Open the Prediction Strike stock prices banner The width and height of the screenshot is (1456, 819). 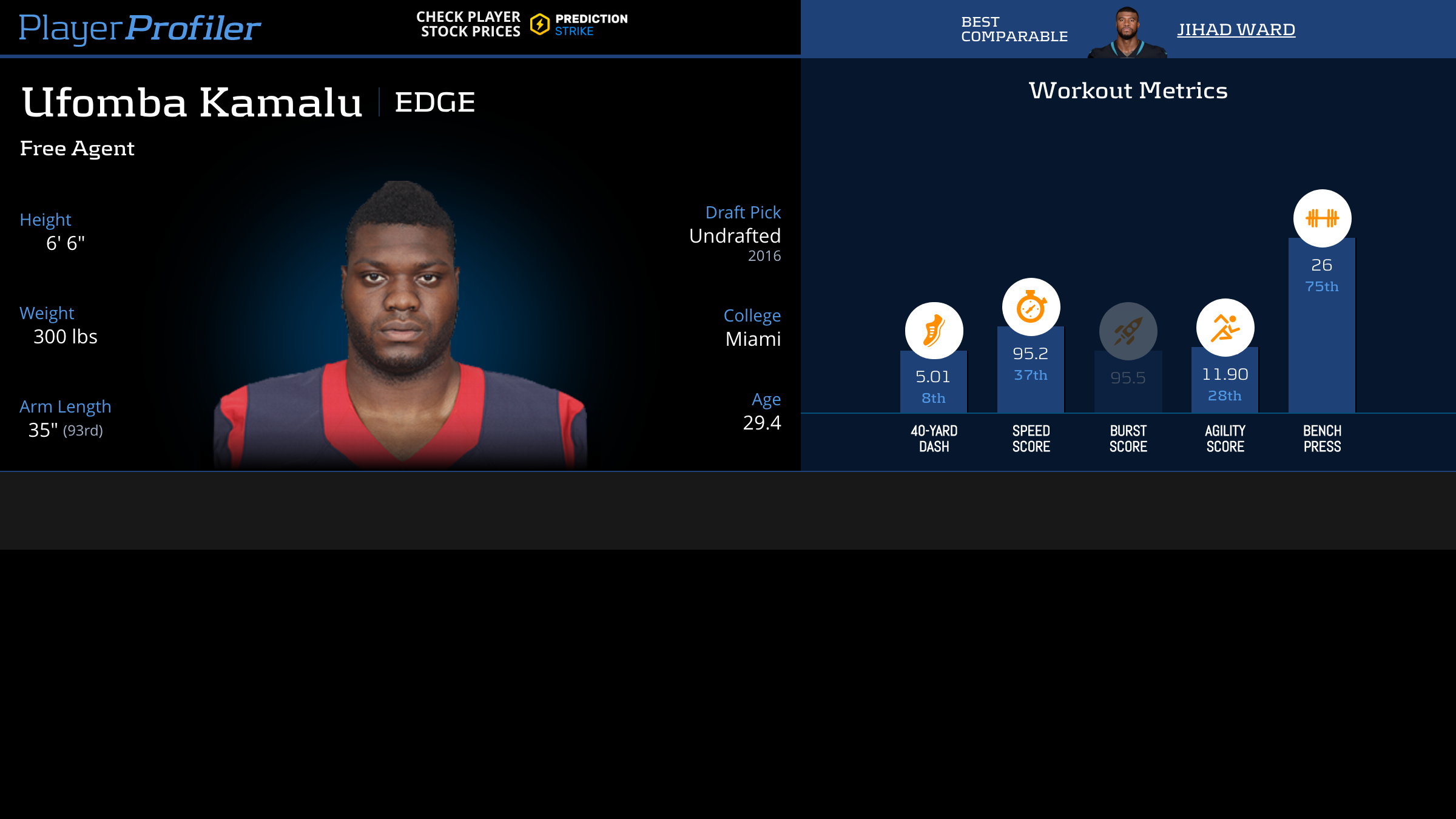pos(522,25)
